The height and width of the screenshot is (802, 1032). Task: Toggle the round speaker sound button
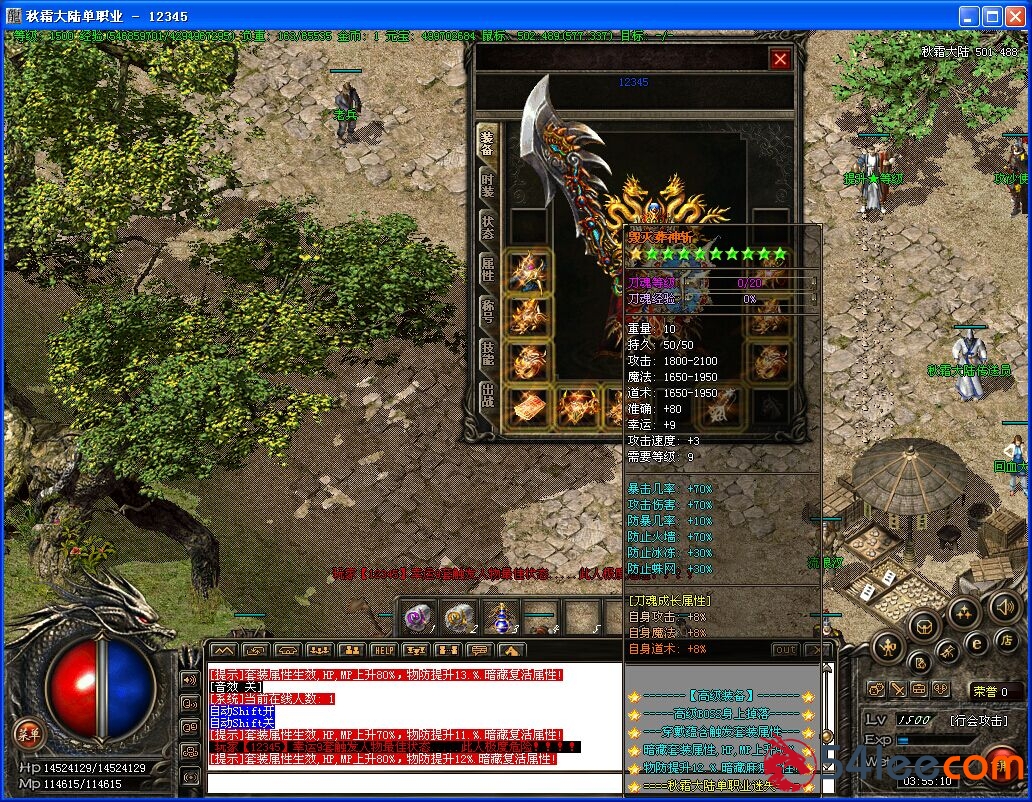click(x=1004, y=606)
